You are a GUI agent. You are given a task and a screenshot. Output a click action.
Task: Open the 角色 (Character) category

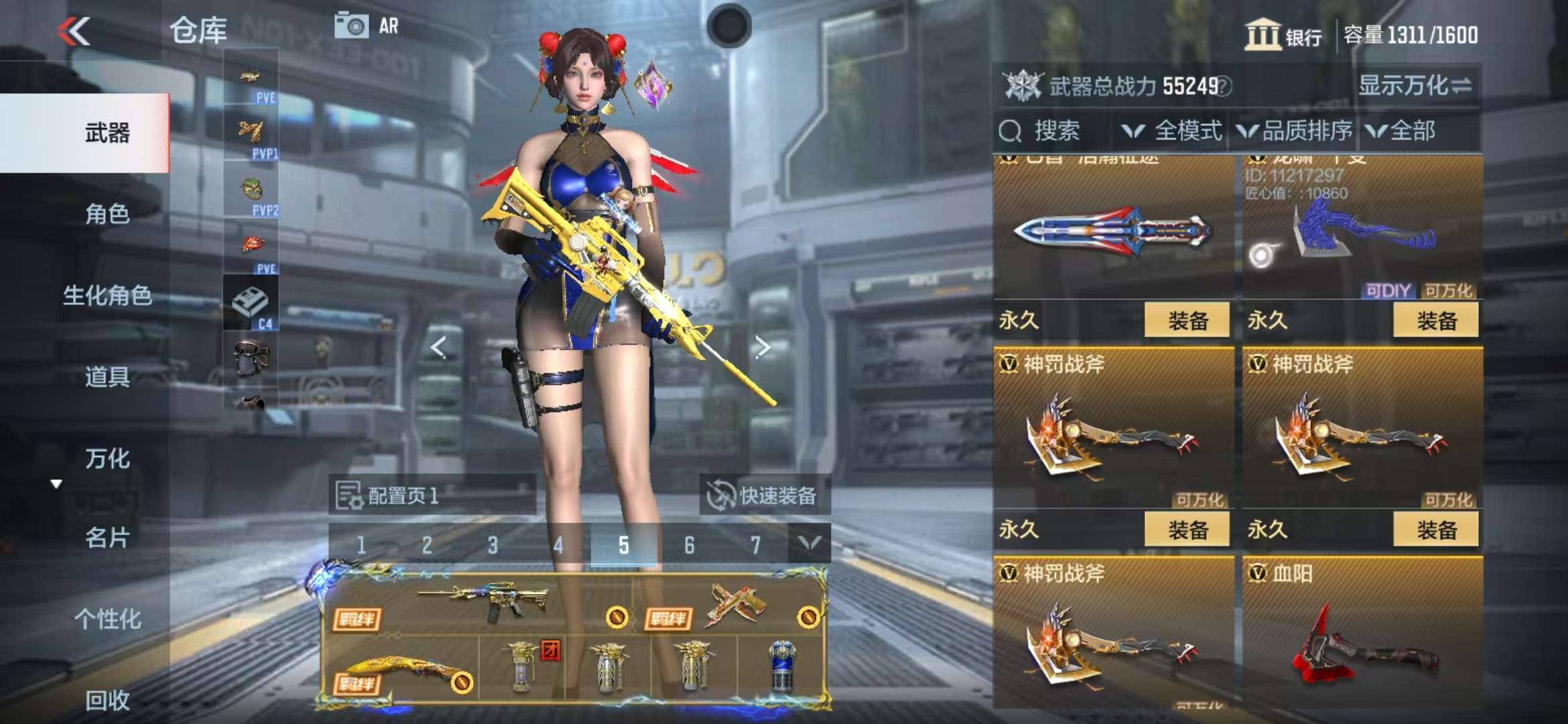tap(107, 214)
